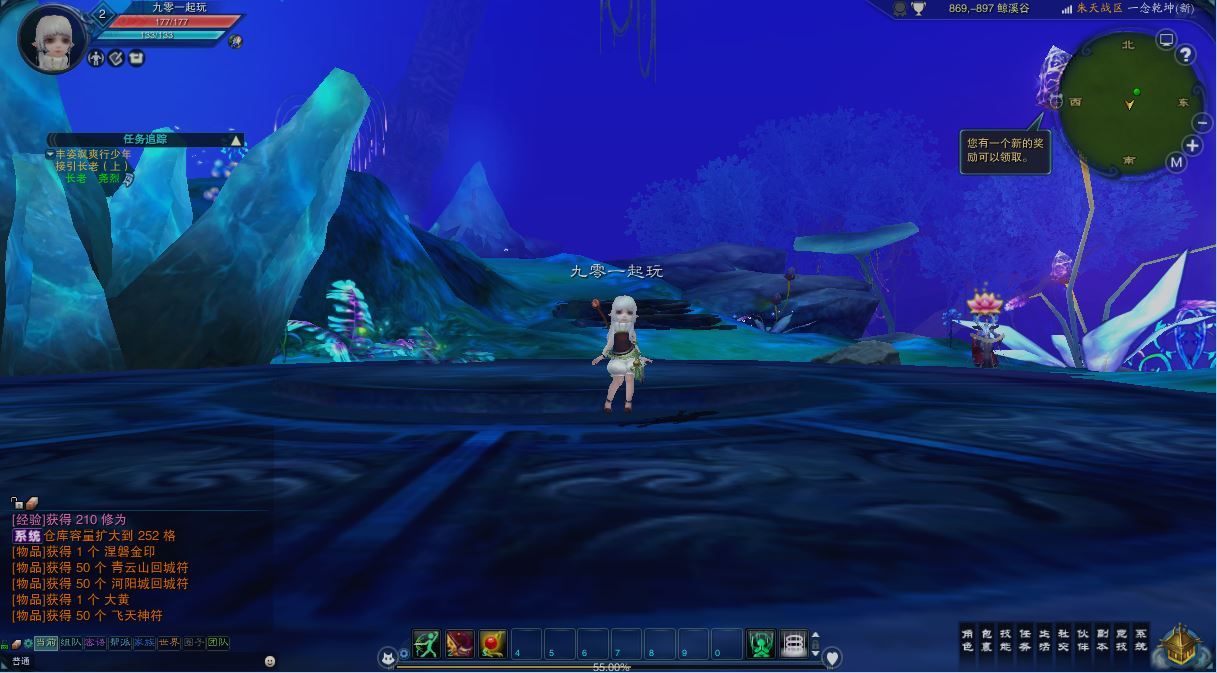Switch chat to the 组队 party channel
The image size is (1217, 673).
point(70,643)
